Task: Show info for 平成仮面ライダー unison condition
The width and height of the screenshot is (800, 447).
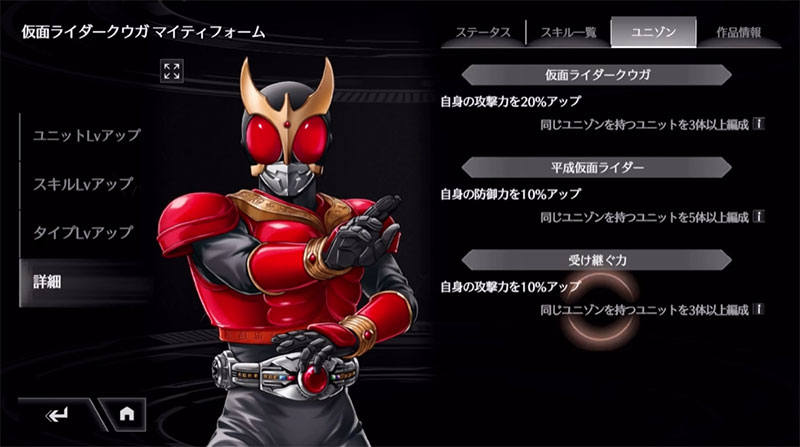Action: click(759, 216)
